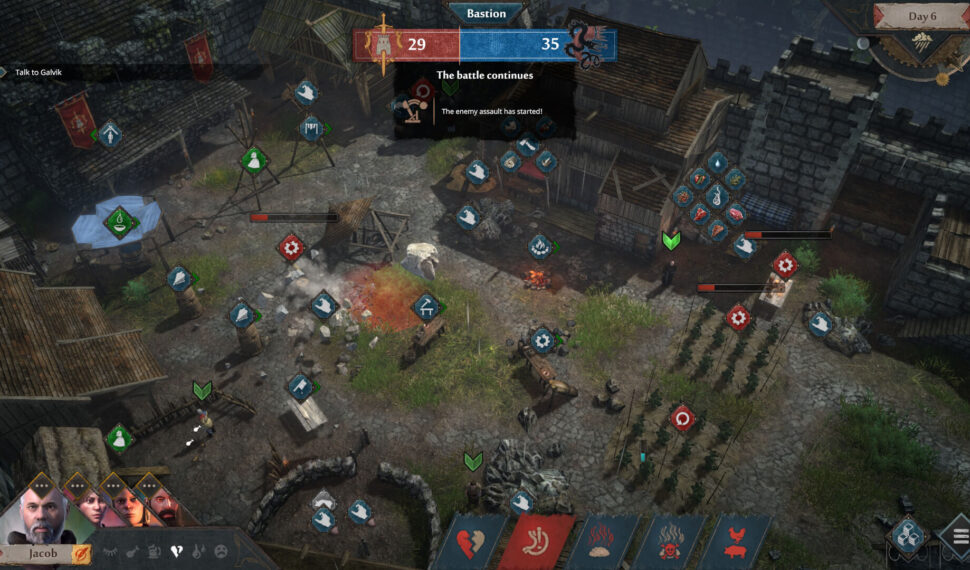The image size is (970, 570).
Task: Click the green potion flask marker
Action: coord(255,159)
